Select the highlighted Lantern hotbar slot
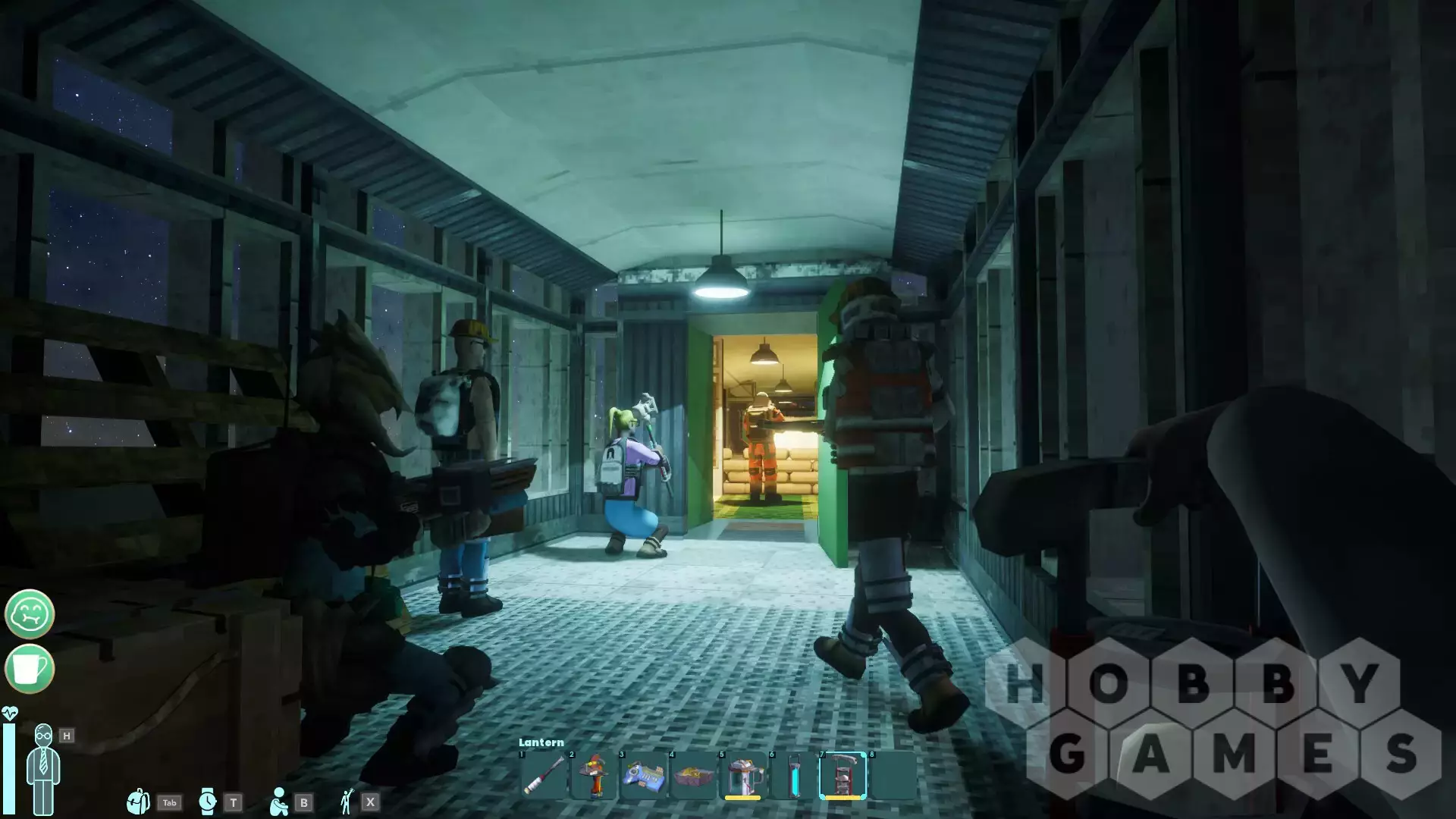Viewport: 1456px width, 819px height. [x=843, y=775]
